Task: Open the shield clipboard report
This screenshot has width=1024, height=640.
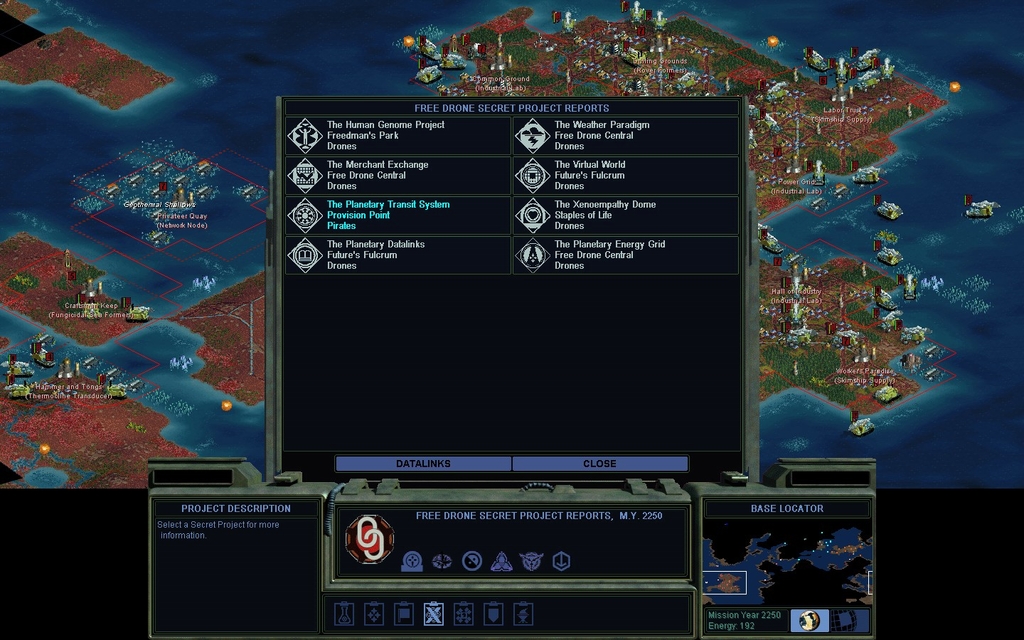Action: [x=493, y=613]
